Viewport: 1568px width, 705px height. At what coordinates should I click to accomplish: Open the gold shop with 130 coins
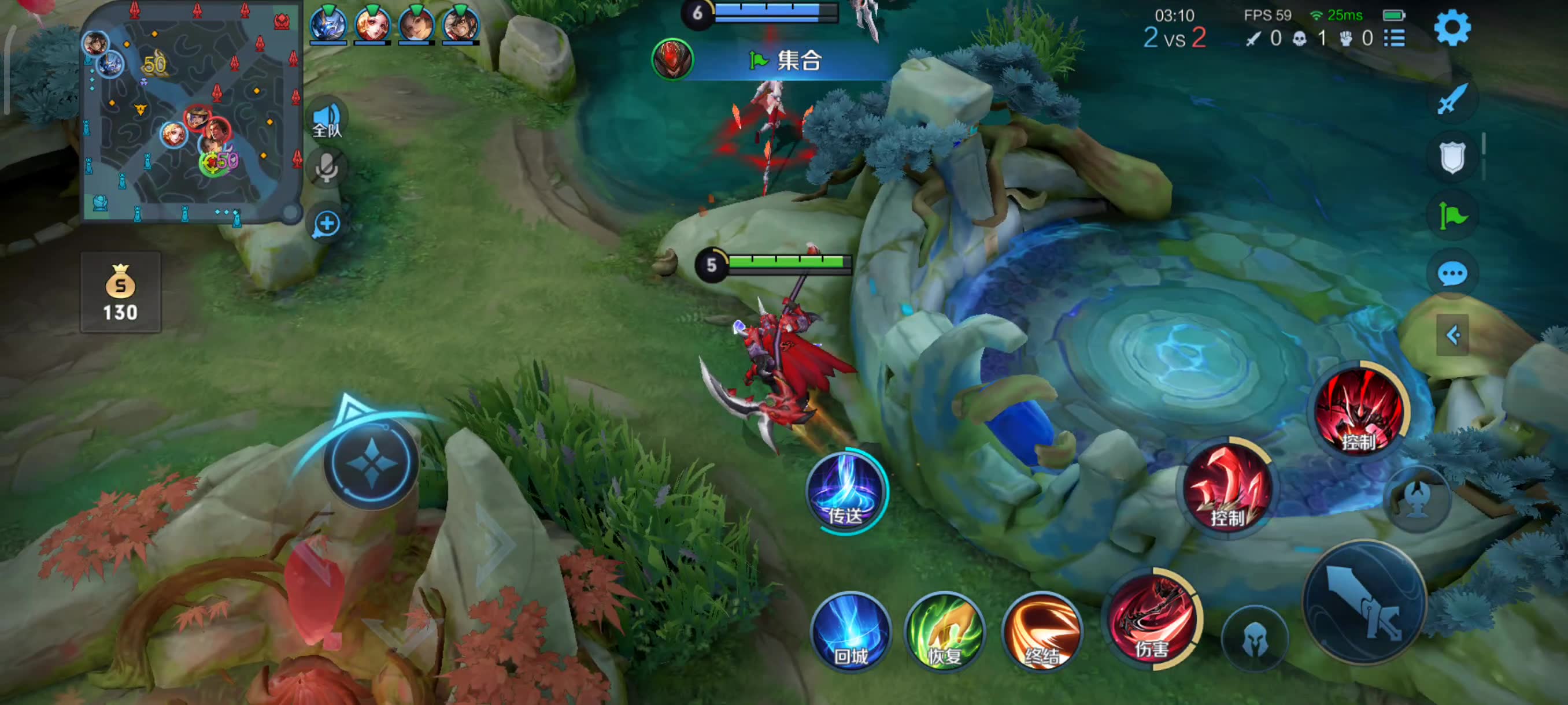tap(120, 292)
